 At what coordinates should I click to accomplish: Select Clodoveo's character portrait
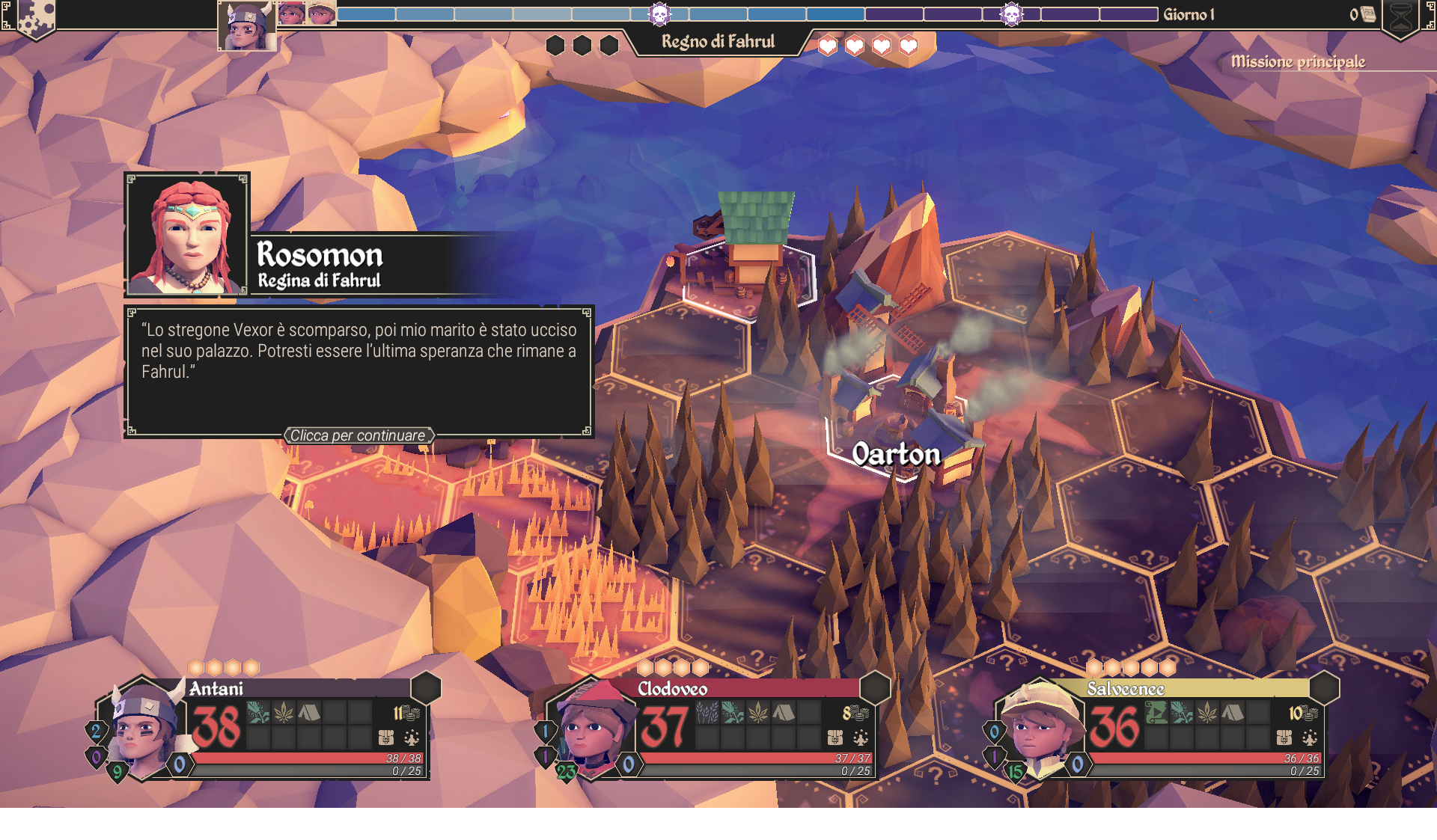592,728
